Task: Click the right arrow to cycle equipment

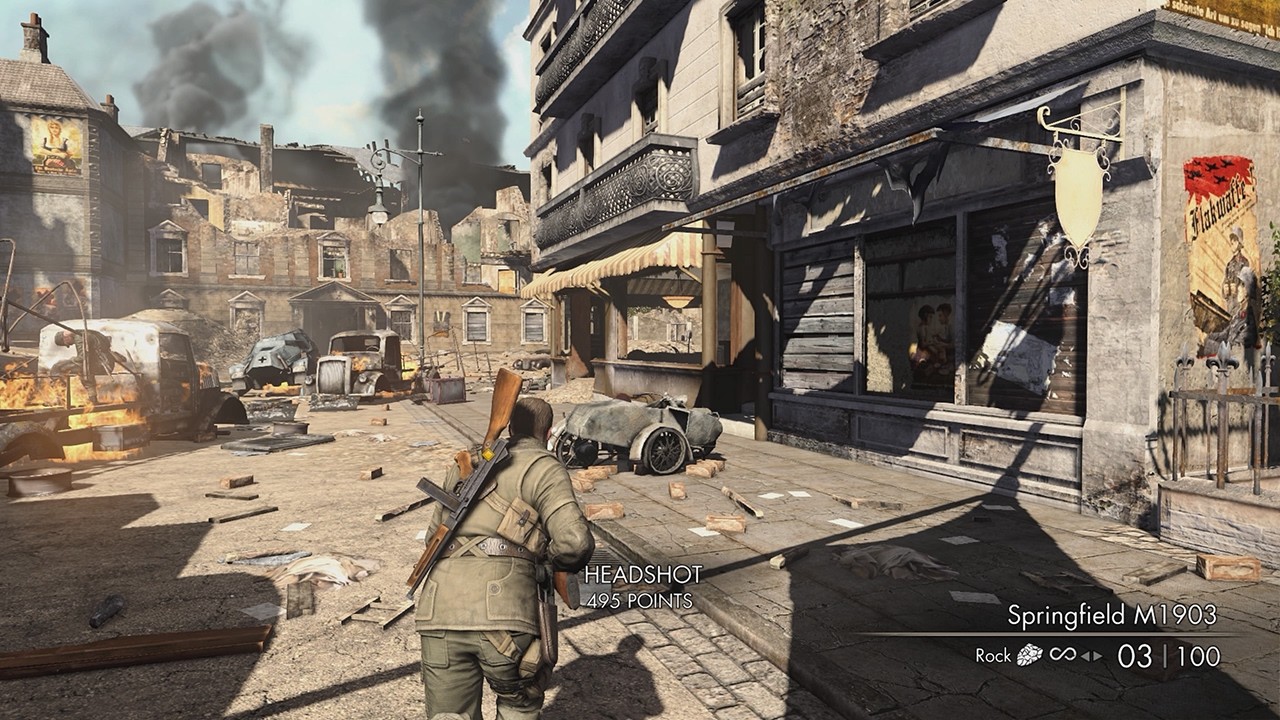Action: coord(1096,656)
